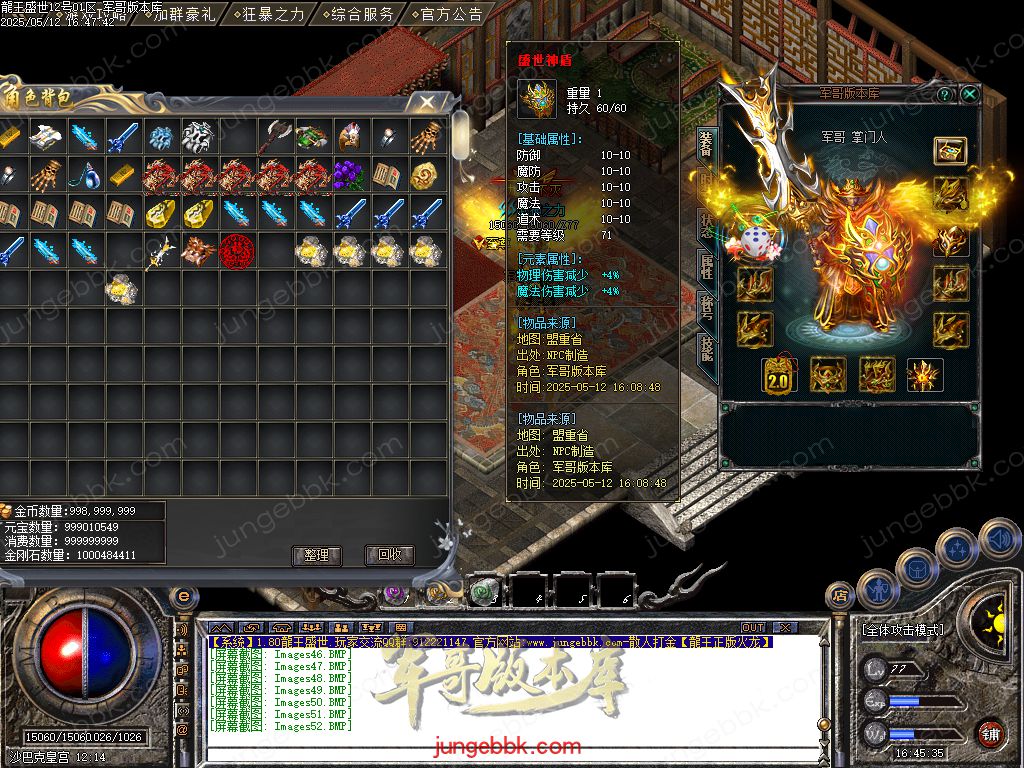Click the 整理 sort button
This screenshot has height=768, width=1024.
316,555
